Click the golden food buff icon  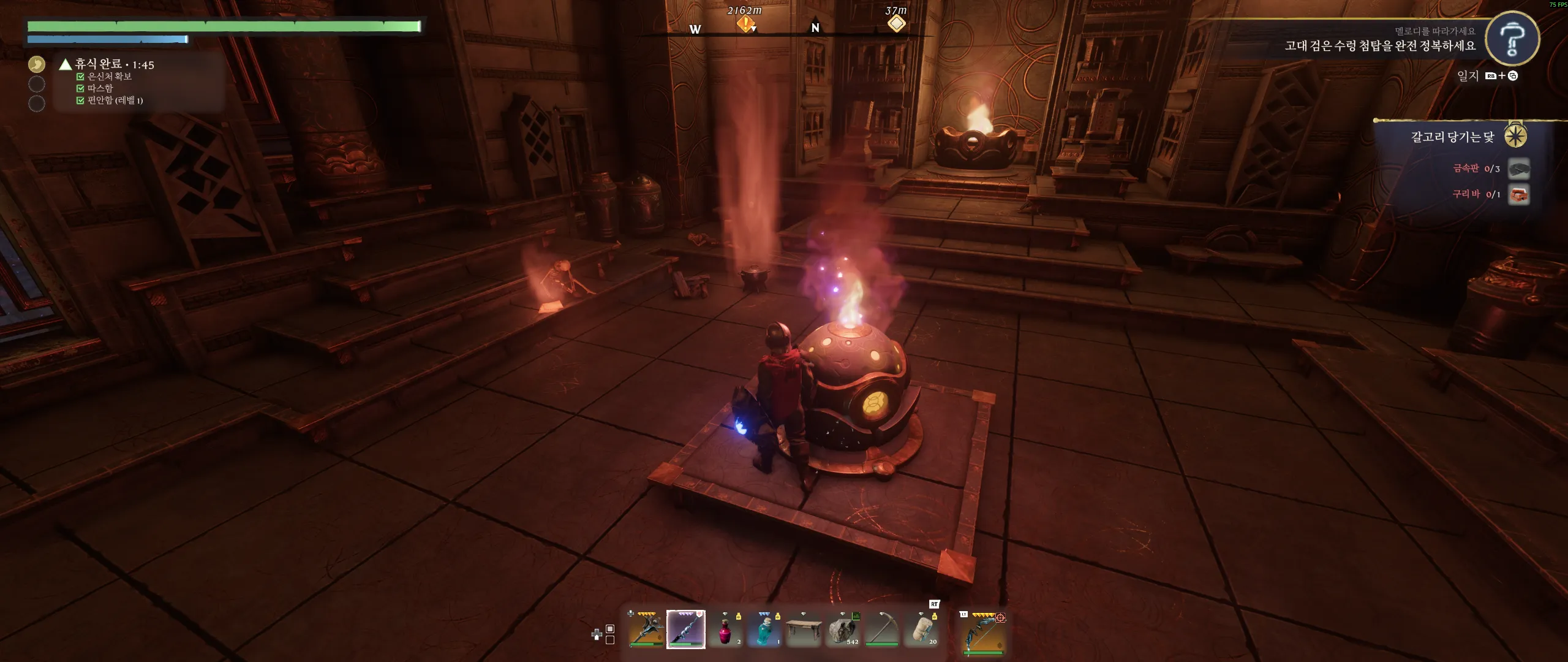[37, 64]
